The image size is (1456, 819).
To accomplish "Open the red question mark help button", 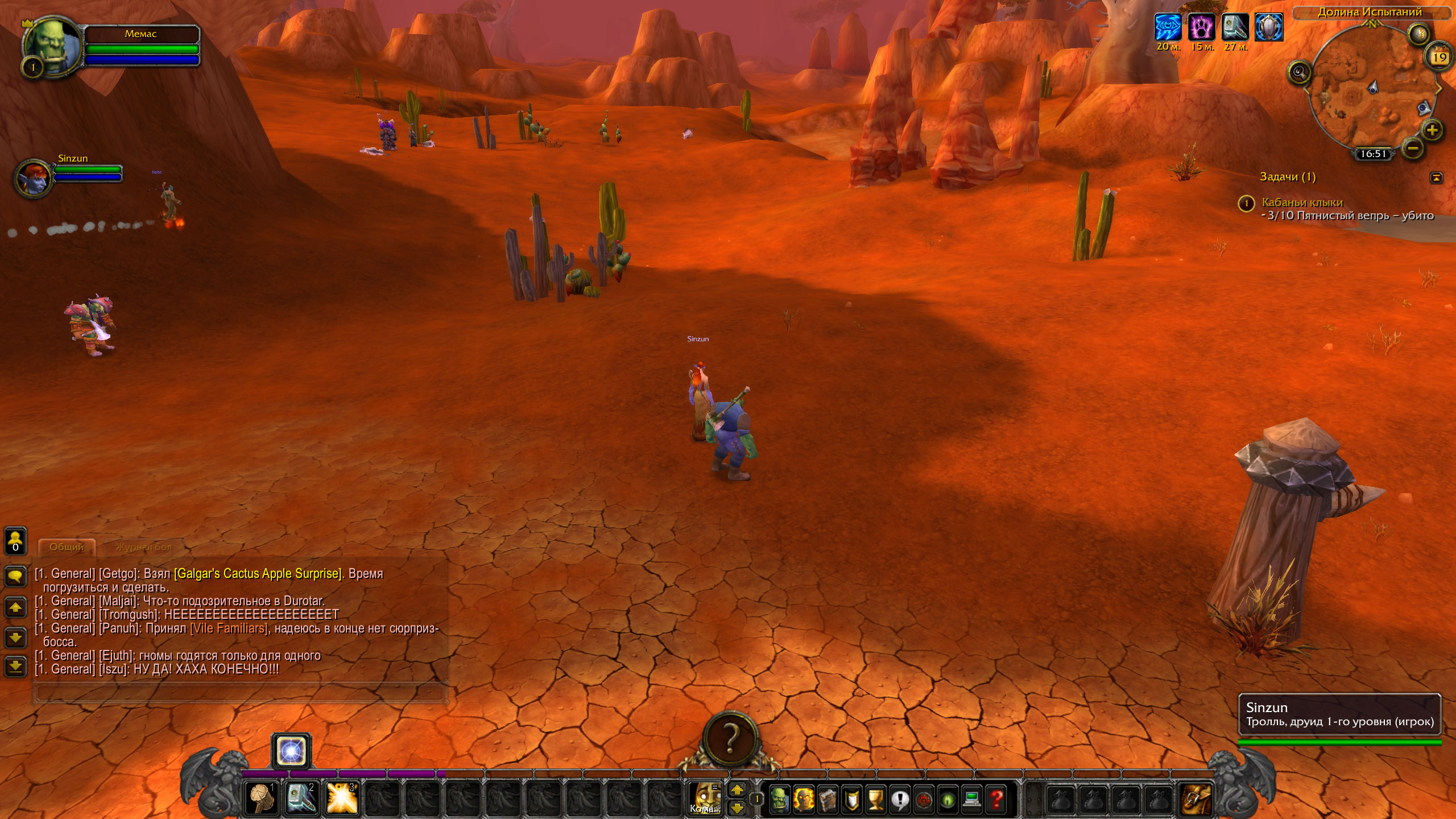I will [x=996, y=799].
